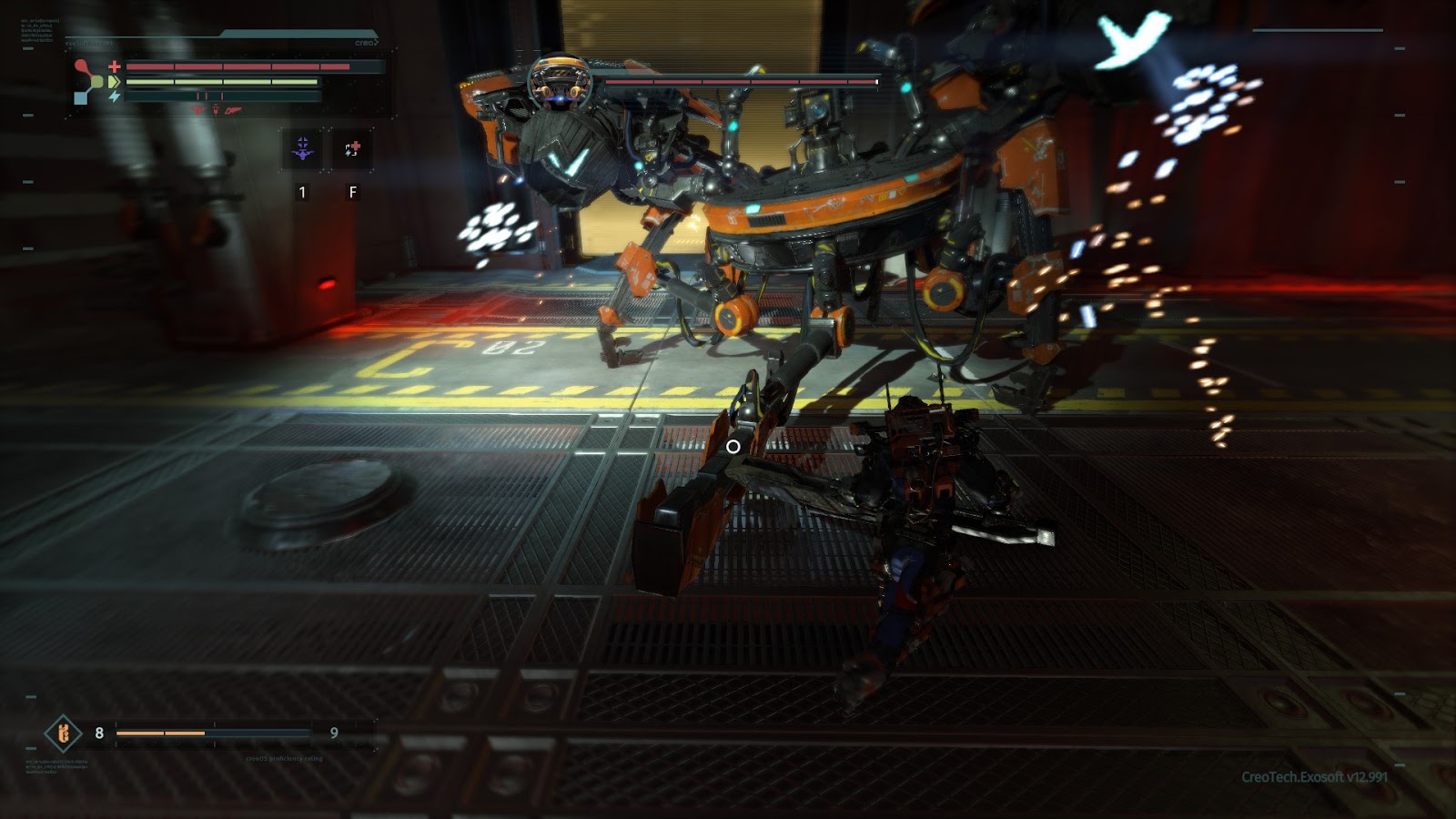Click the drone implant icon in slot 1
This screenshot has width=1456, height=819.
[304, 147]
